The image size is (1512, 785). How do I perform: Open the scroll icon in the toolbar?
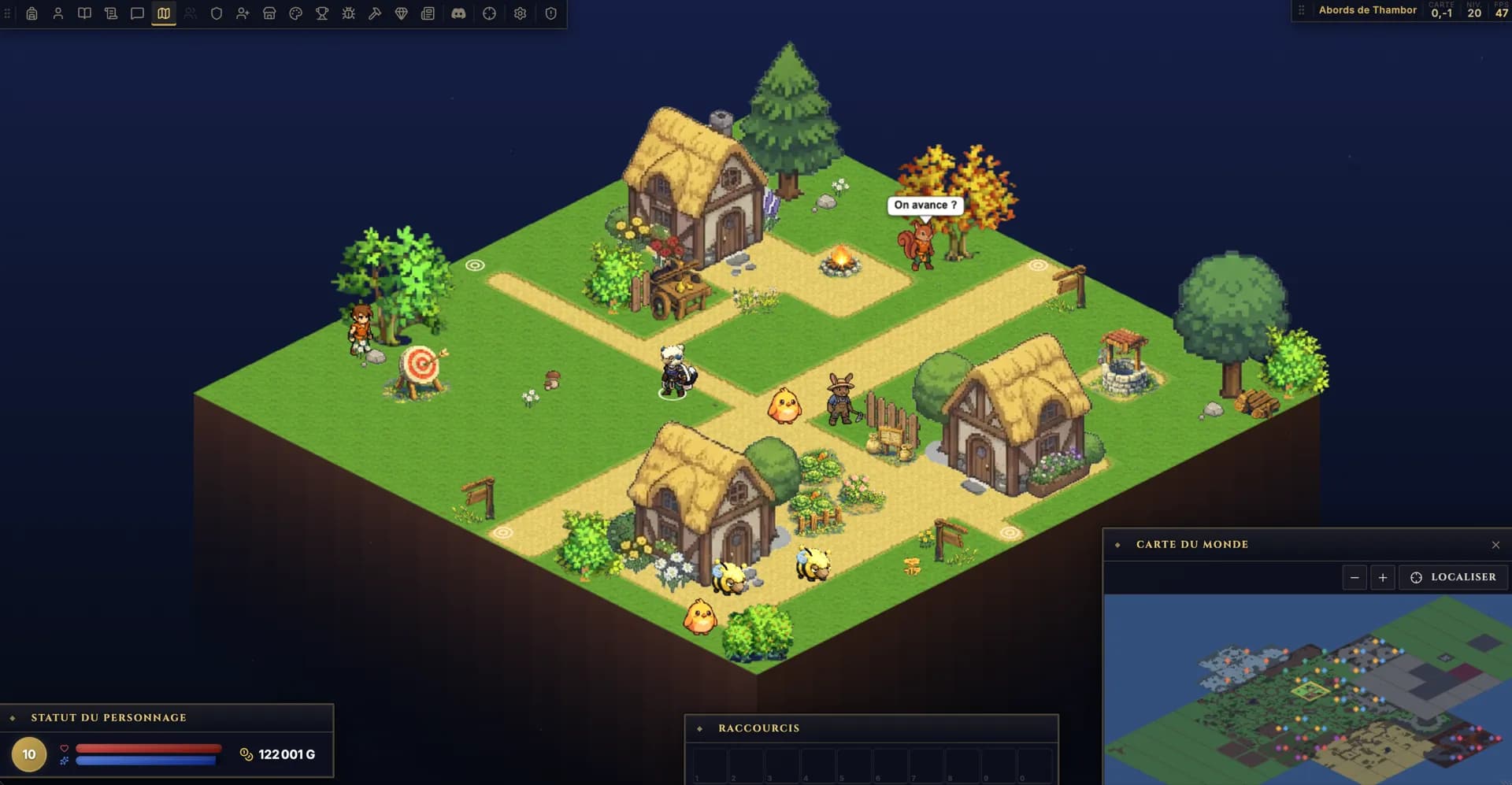(111, 13)
